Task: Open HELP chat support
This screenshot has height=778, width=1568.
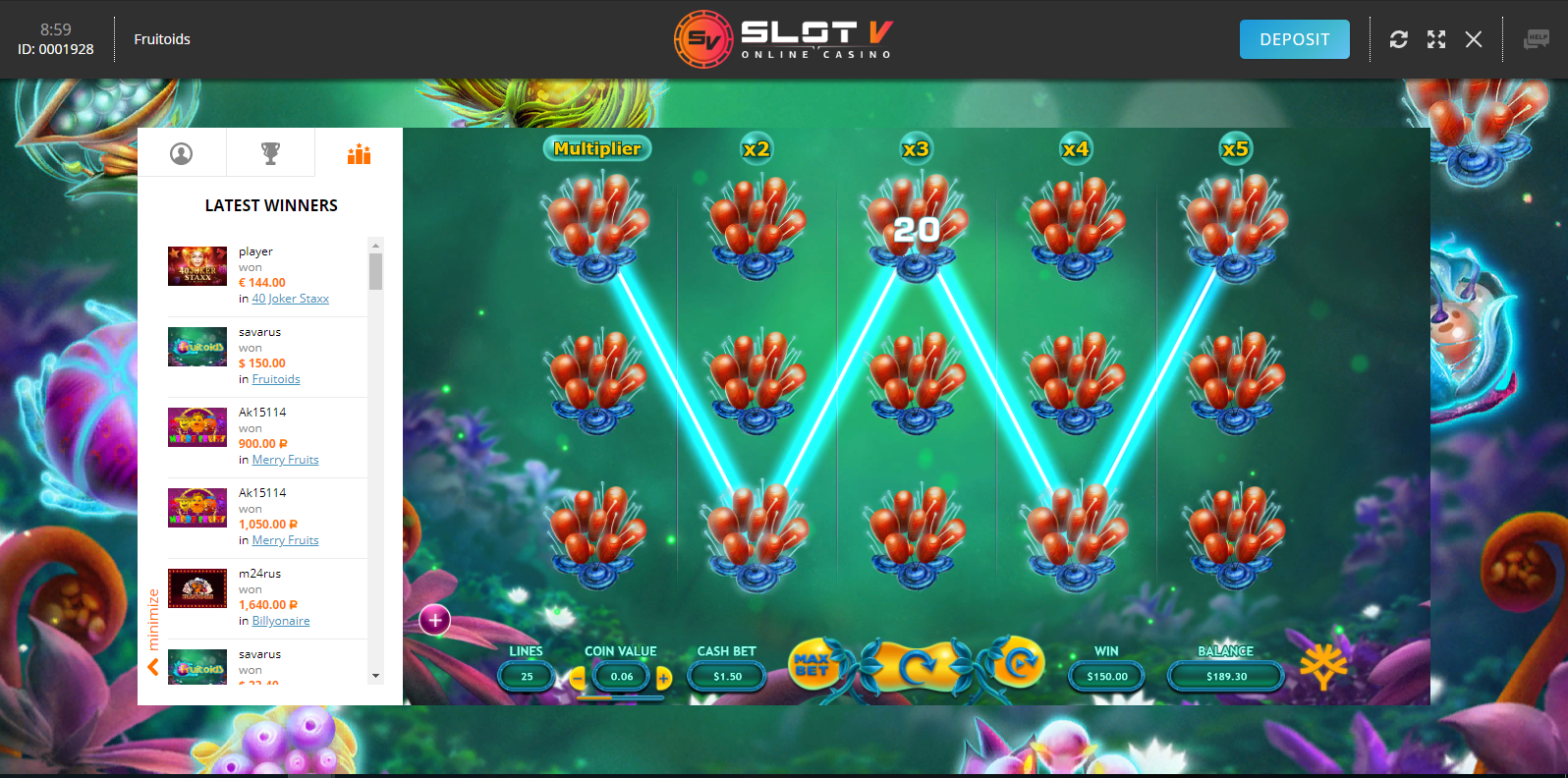Action: [1536, 39]
